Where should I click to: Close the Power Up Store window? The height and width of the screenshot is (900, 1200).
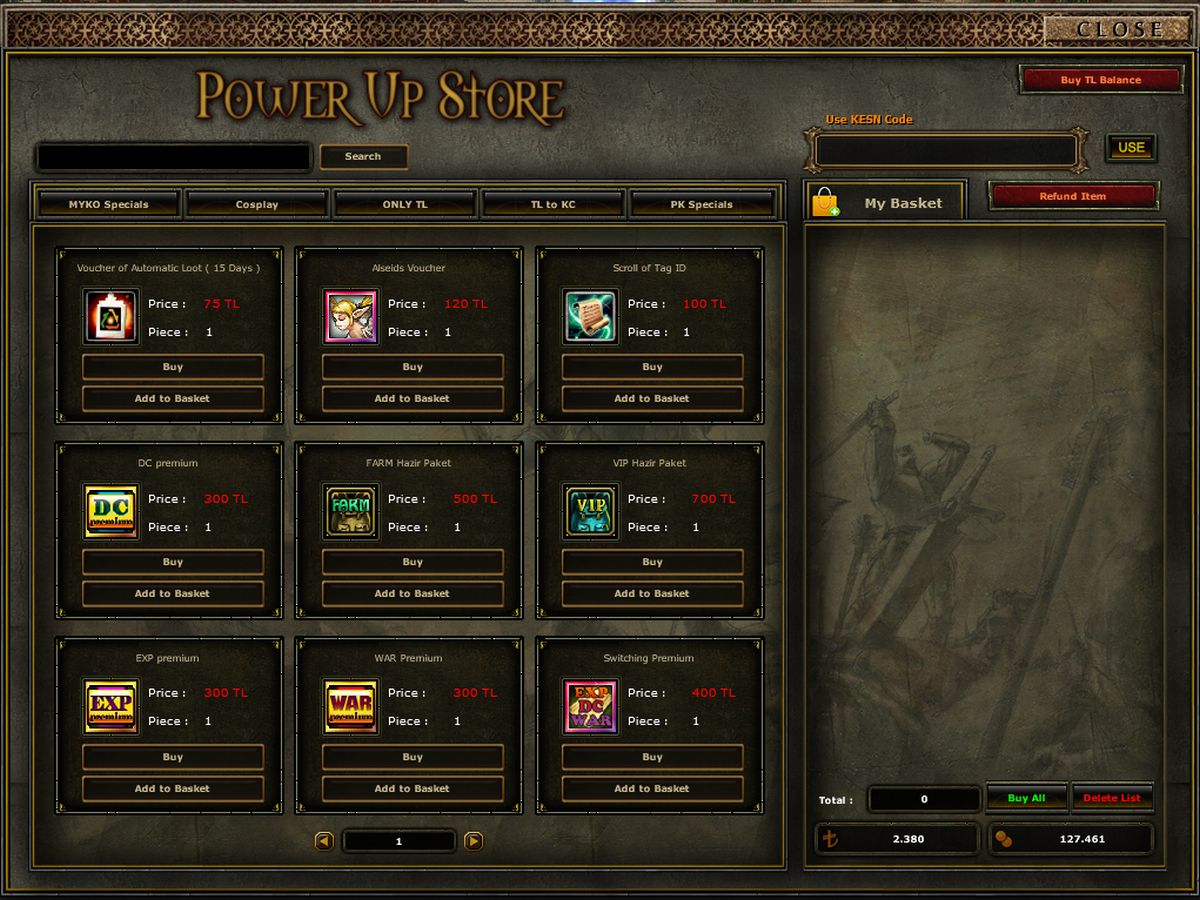[1119, 29]
